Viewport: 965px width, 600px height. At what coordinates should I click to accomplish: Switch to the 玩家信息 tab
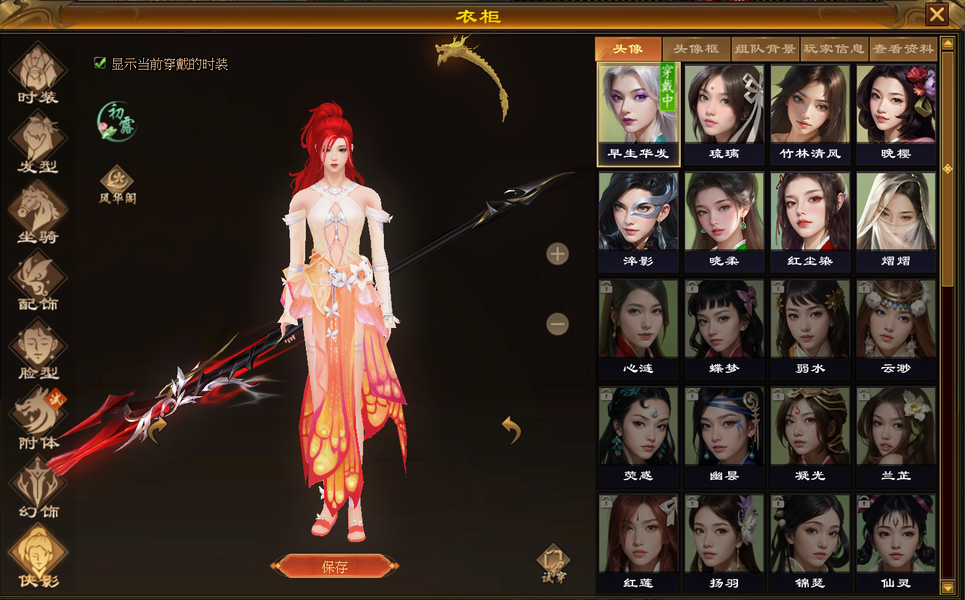point(834,49)
